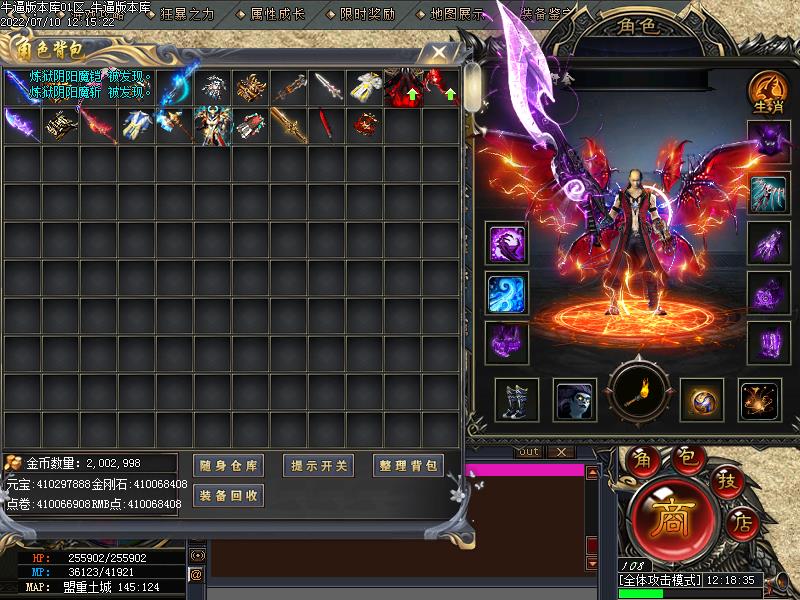Sort the backpack with 整理背包
Screen dimensions: 800x600
(x=408, y=465)
